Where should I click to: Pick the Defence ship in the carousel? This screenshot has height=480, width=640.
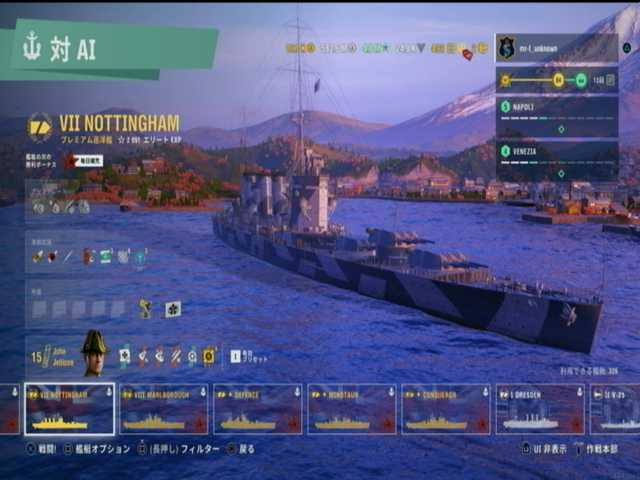(257, 409)
